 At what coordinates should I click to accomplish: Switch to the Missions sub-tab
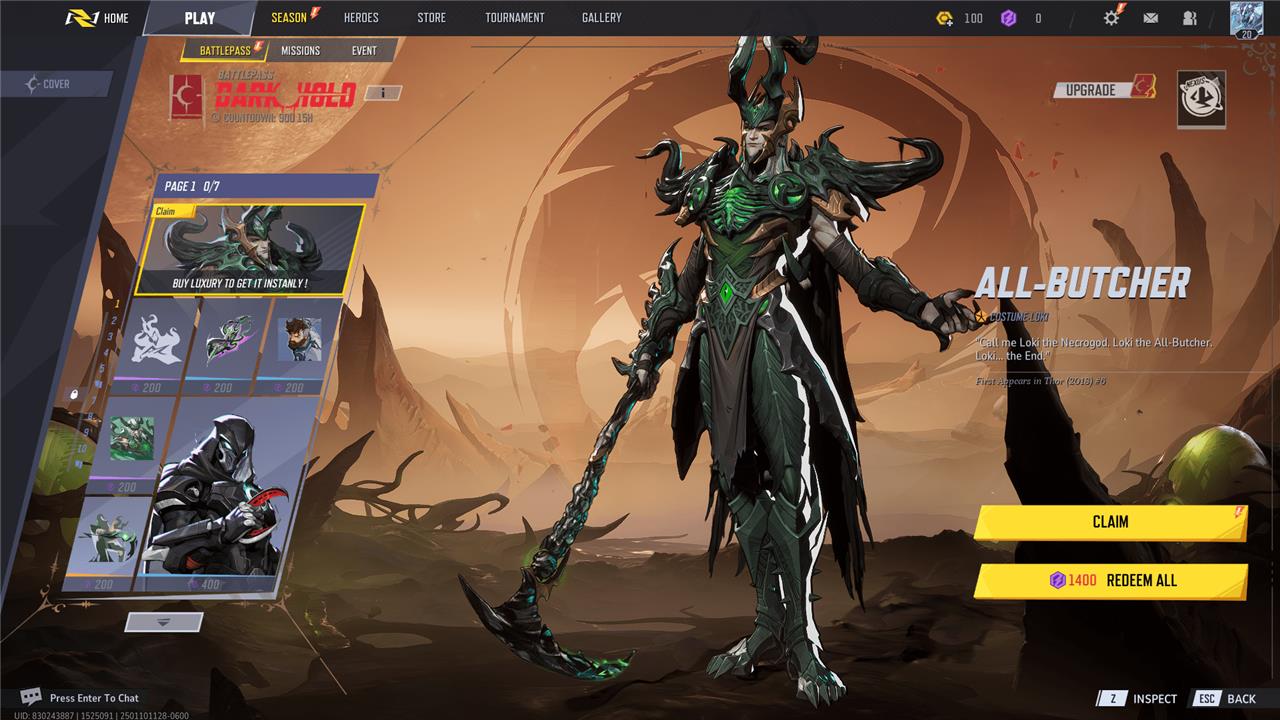300,51
